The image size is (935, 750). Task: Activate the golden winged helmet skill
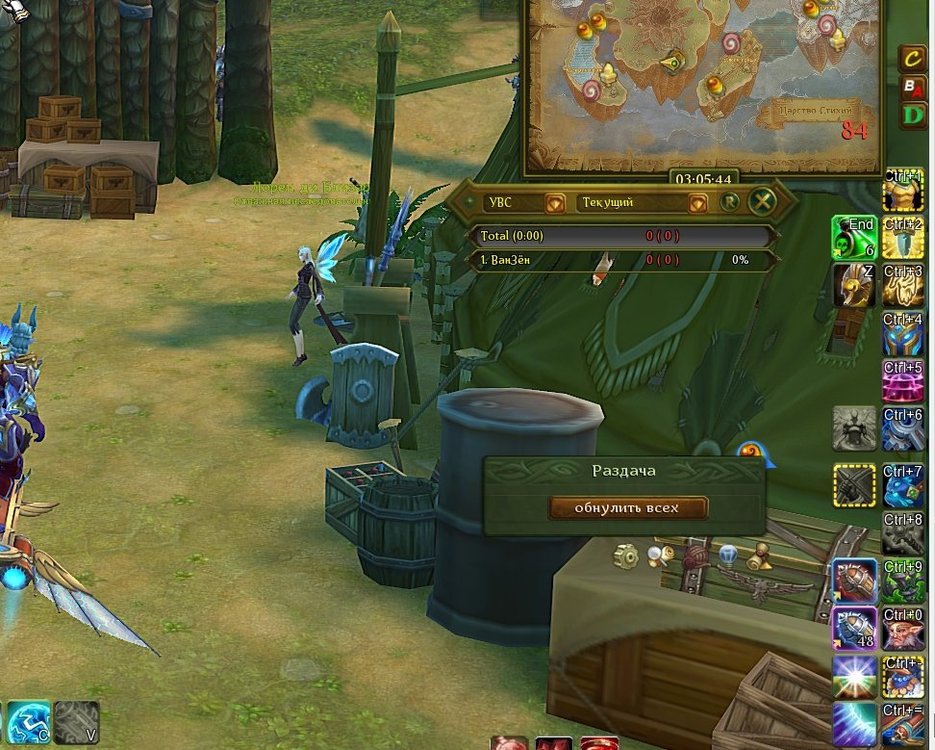854,285
